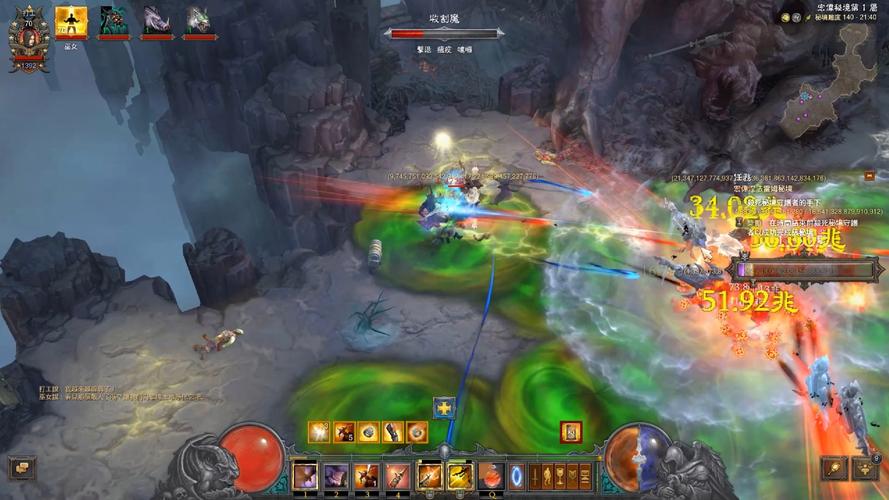The image size is (889, 500).
Task: Open the bottom-right corner button with badge
Action: (x=866, y=467)
